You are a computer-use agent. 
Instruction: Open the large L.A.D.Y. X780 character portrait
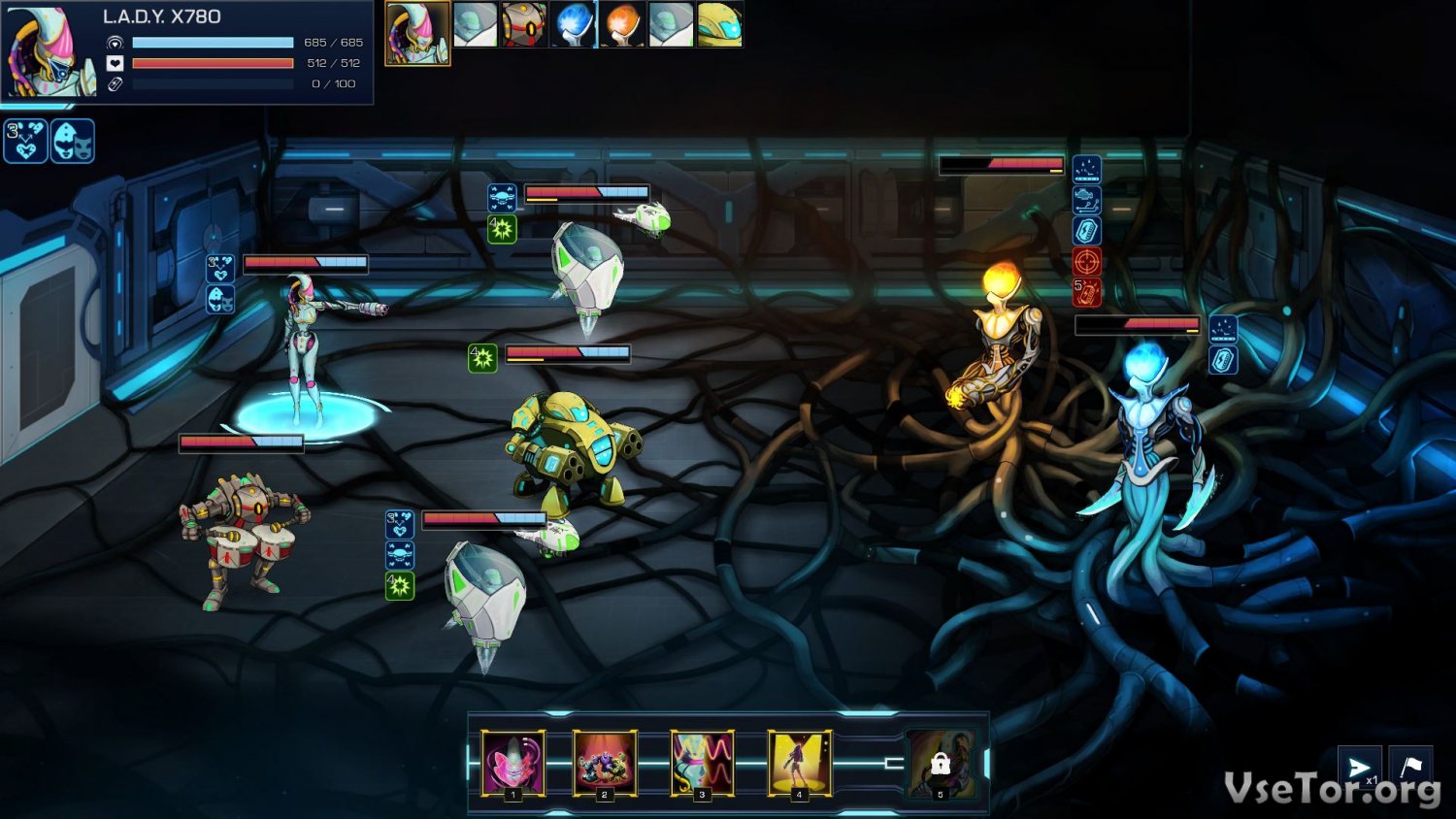[49, 52]
